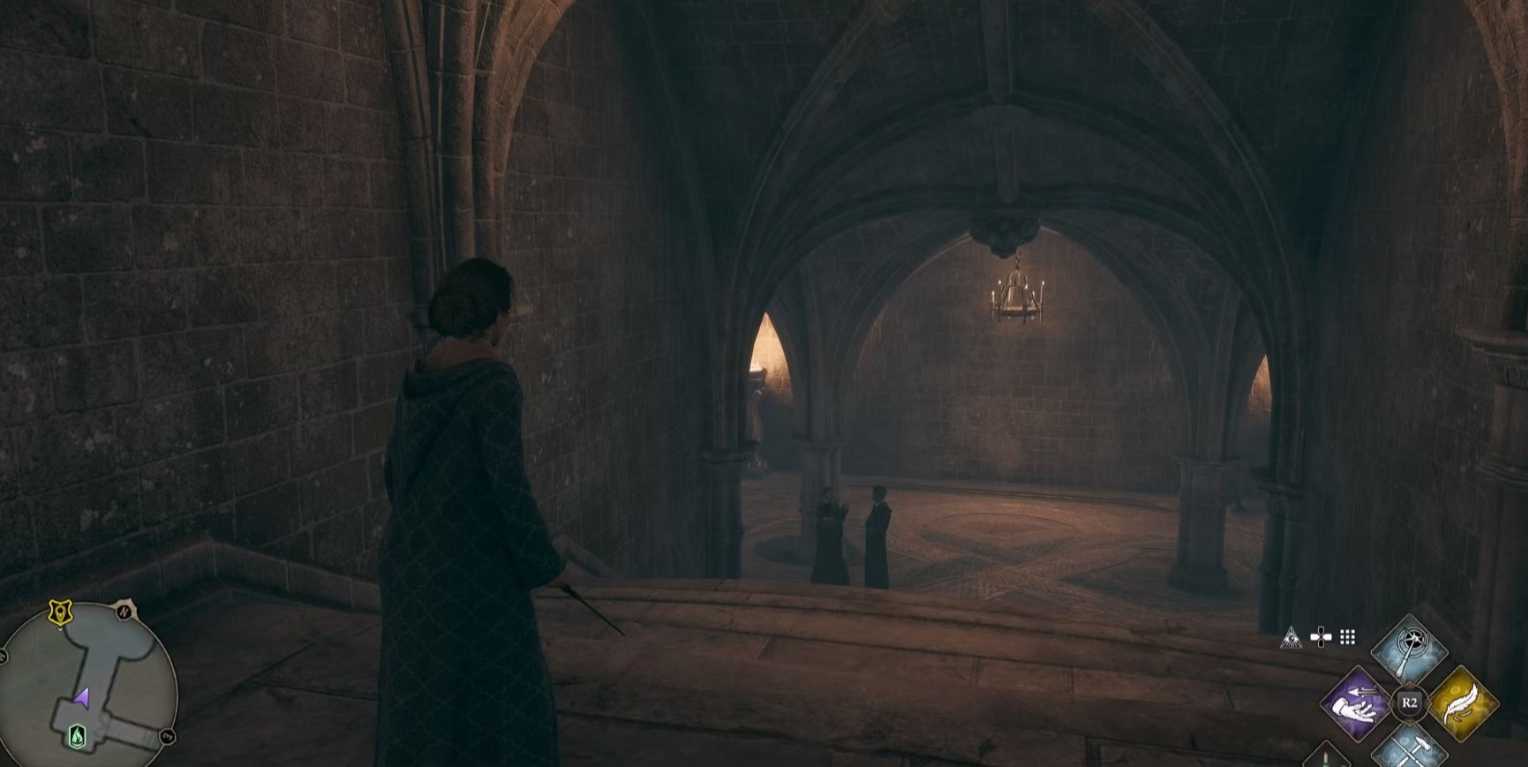
Task: Select the gold quest marker on minimap
Action: click(60, 614)
